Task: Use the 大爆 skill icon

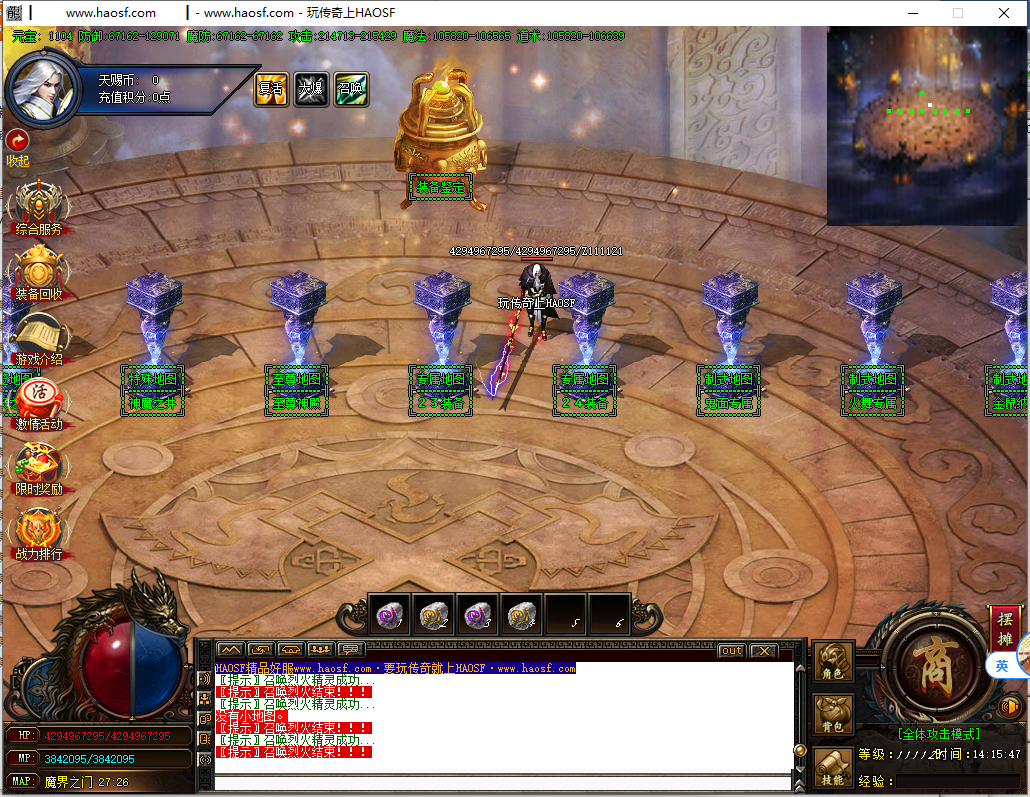Action: coord(311,89)
